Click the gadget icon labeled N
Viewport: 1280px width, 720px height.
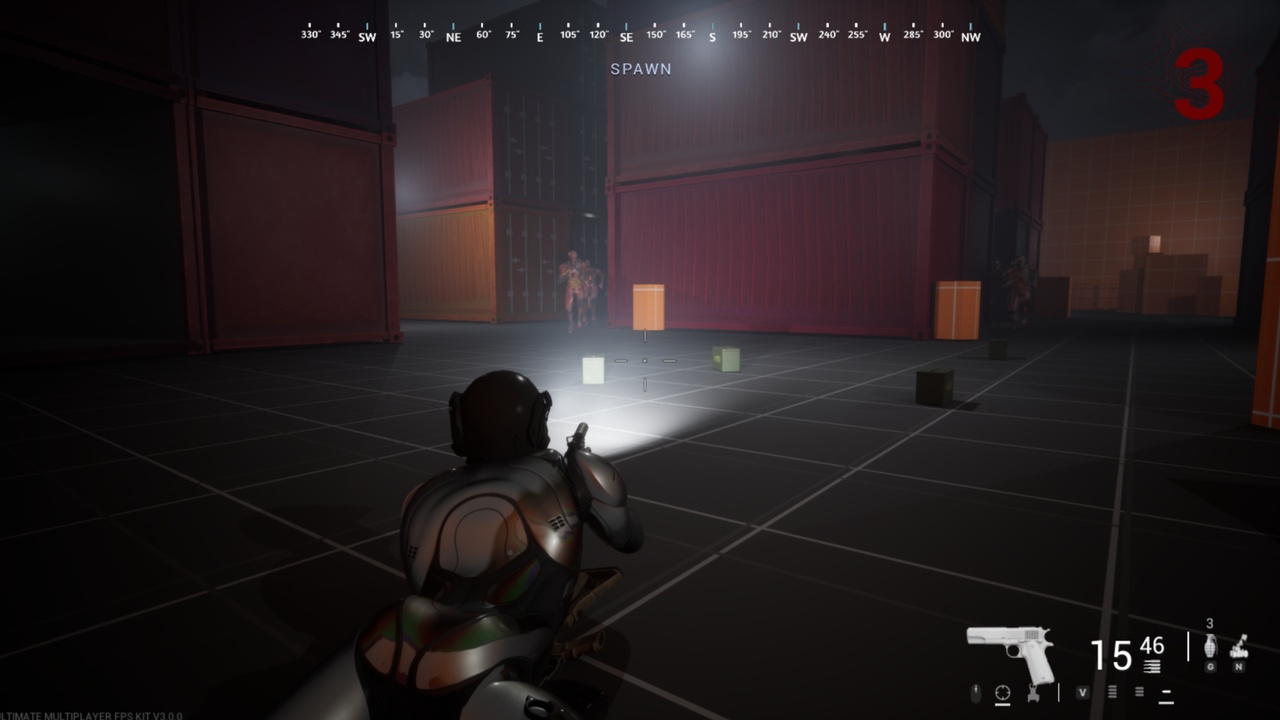1238,650
